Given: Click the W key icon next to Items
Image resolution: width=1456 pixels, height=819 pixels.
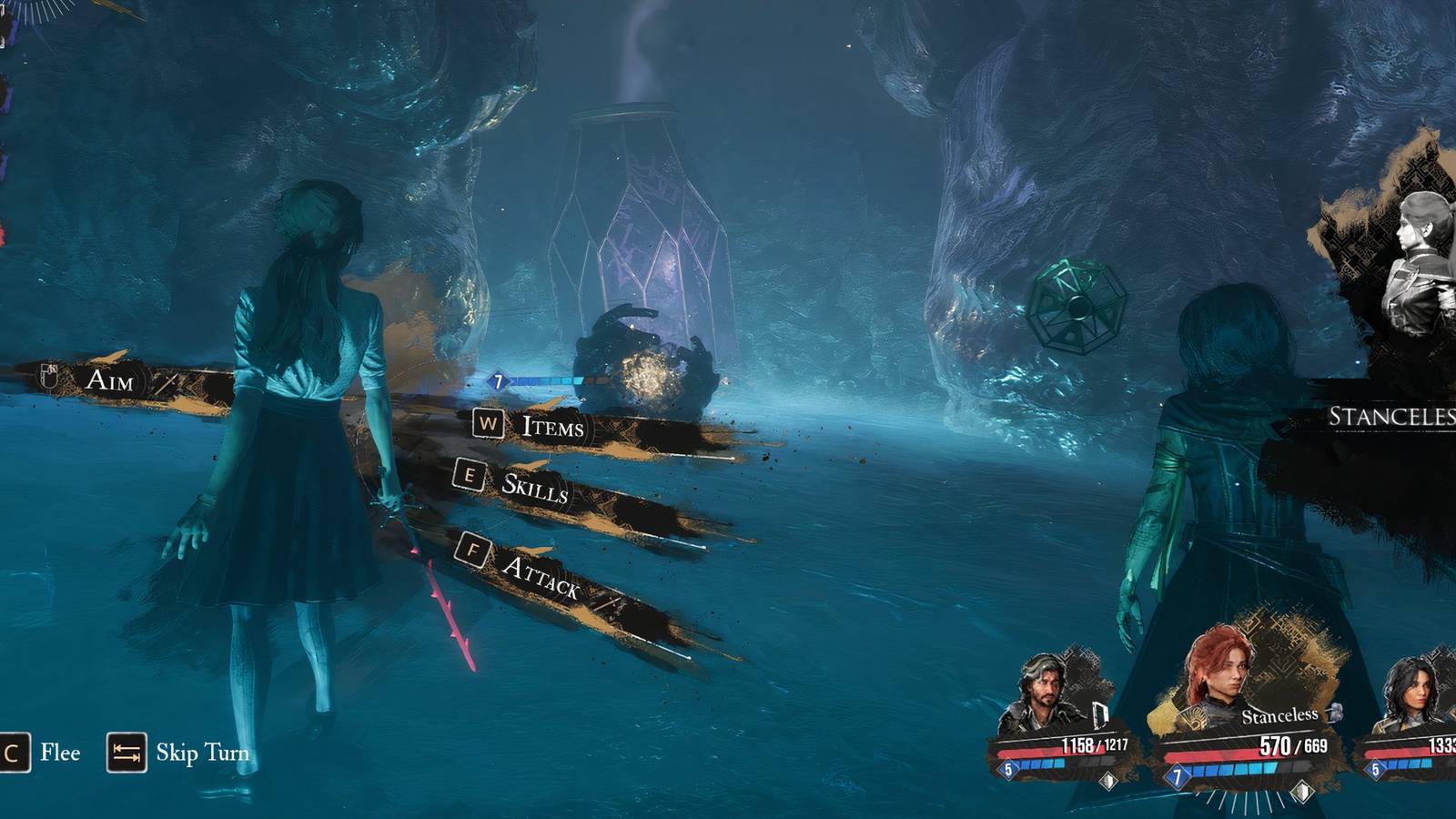Looking at the screenshot, I should tap(490, 425).
